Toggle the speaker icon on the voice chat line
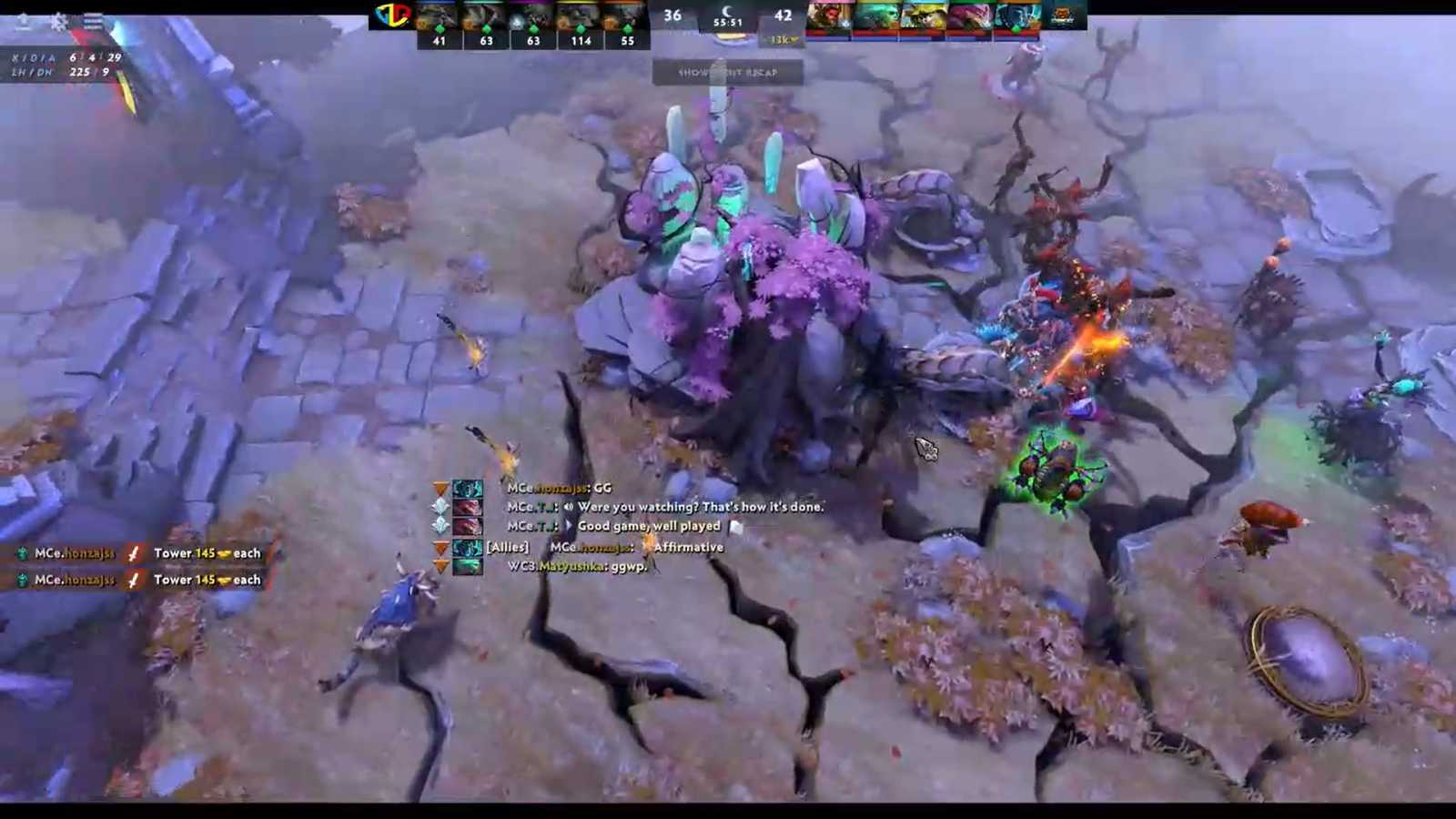This screenshot has width=1456, height=819. pos(568,508)
